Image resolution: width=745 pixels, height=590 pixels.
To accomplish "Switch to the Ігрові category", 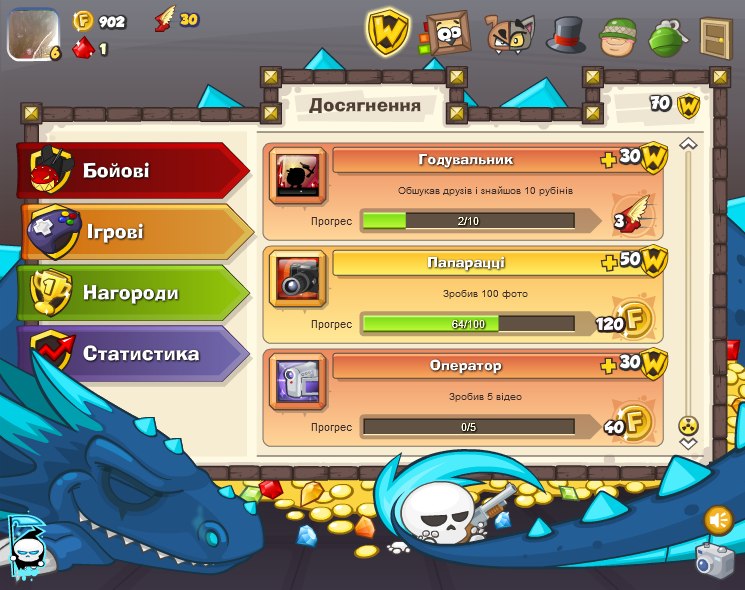I will coord(130,232).
